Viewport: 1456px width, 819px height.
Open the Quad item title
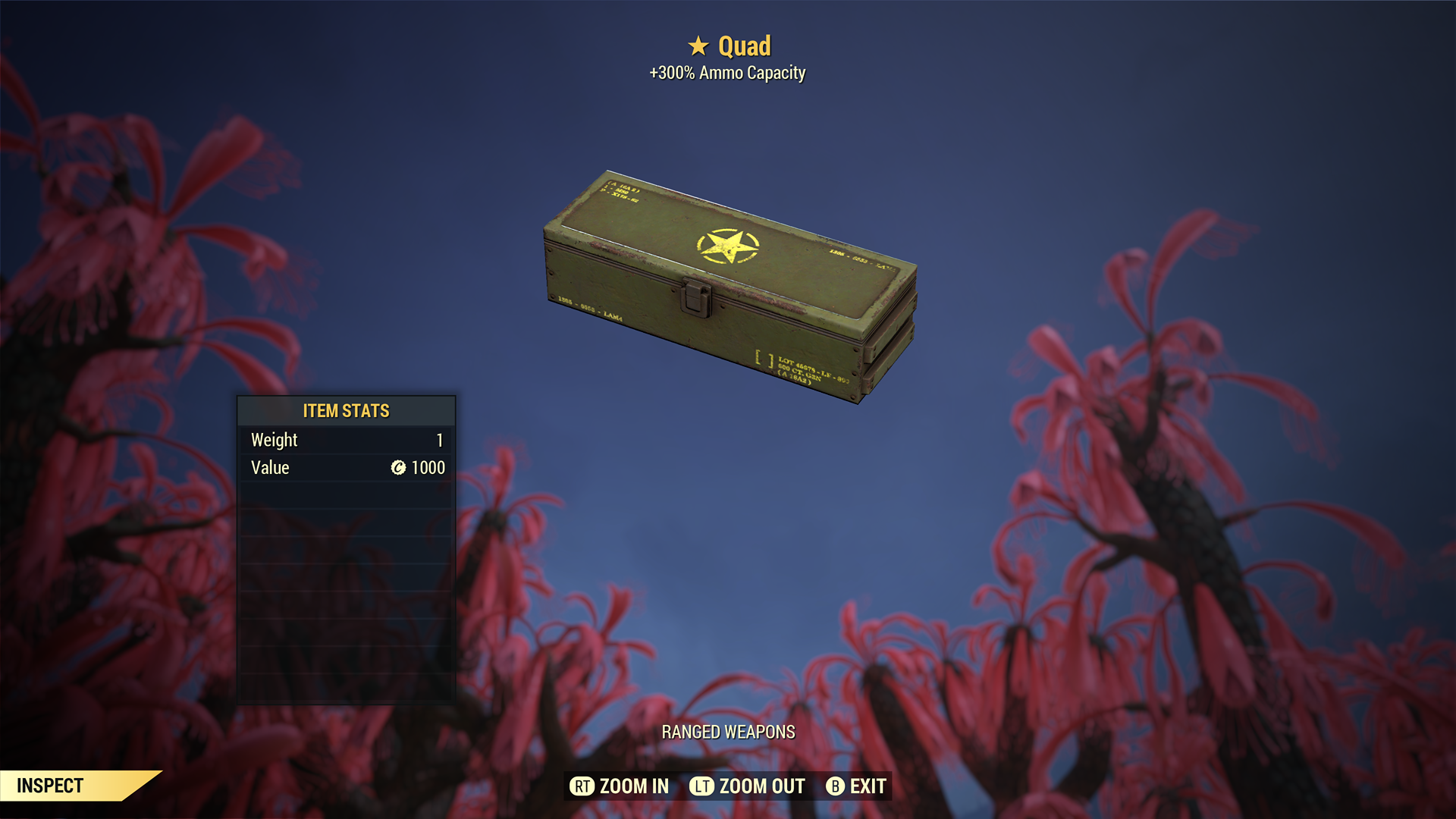[x=744, y=45]
